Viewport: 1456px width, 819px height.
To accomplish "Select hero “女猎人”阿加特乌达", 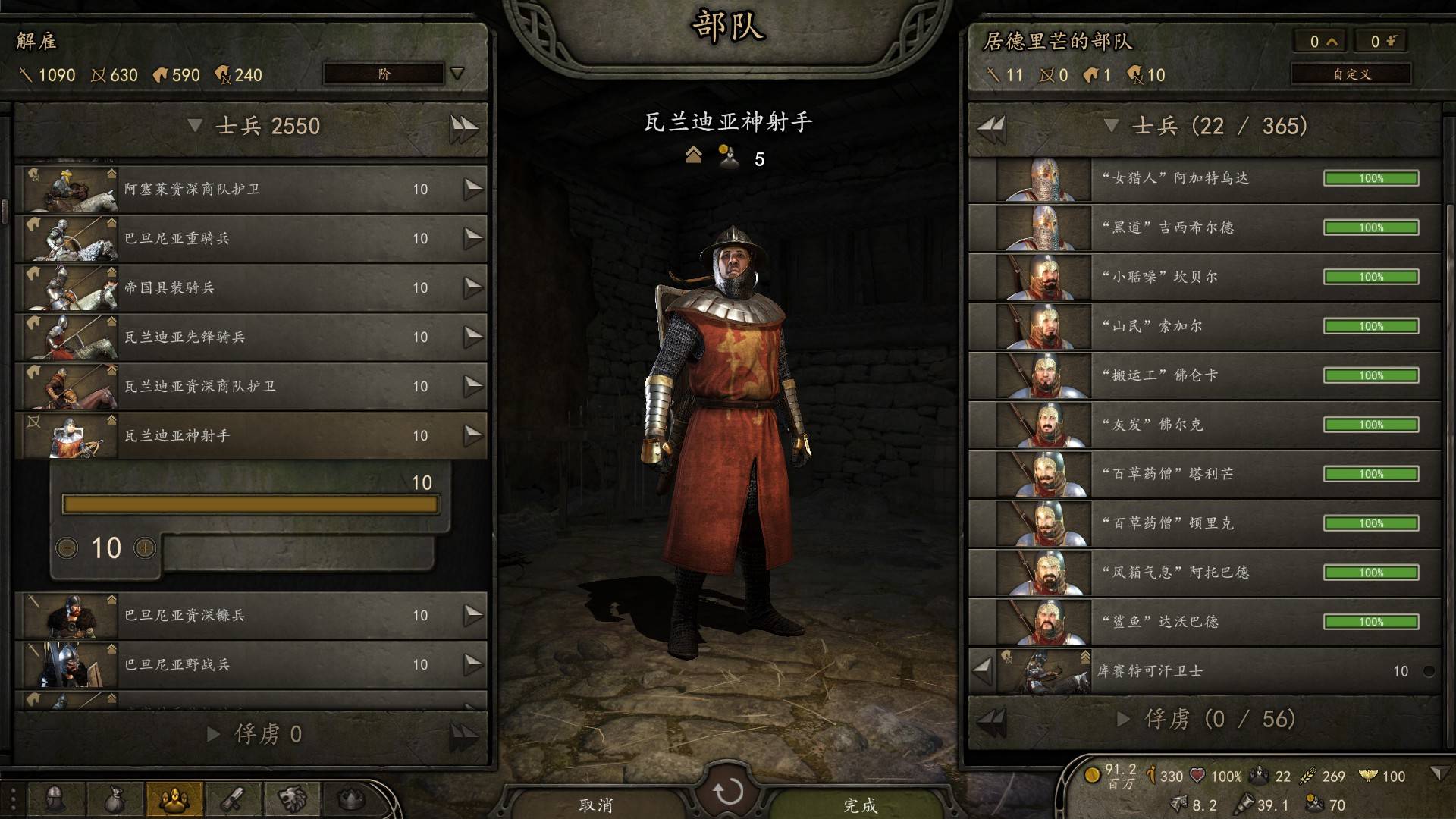I will point(1206,178).
